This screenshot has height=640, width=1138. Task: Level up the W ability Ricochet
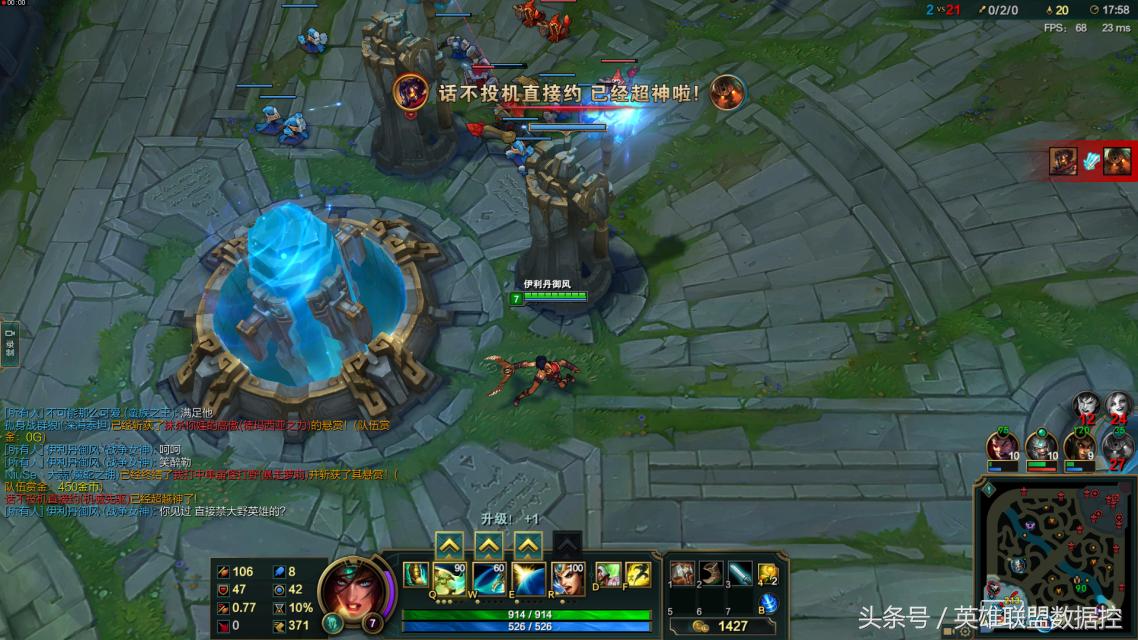(x=488, y=544)
